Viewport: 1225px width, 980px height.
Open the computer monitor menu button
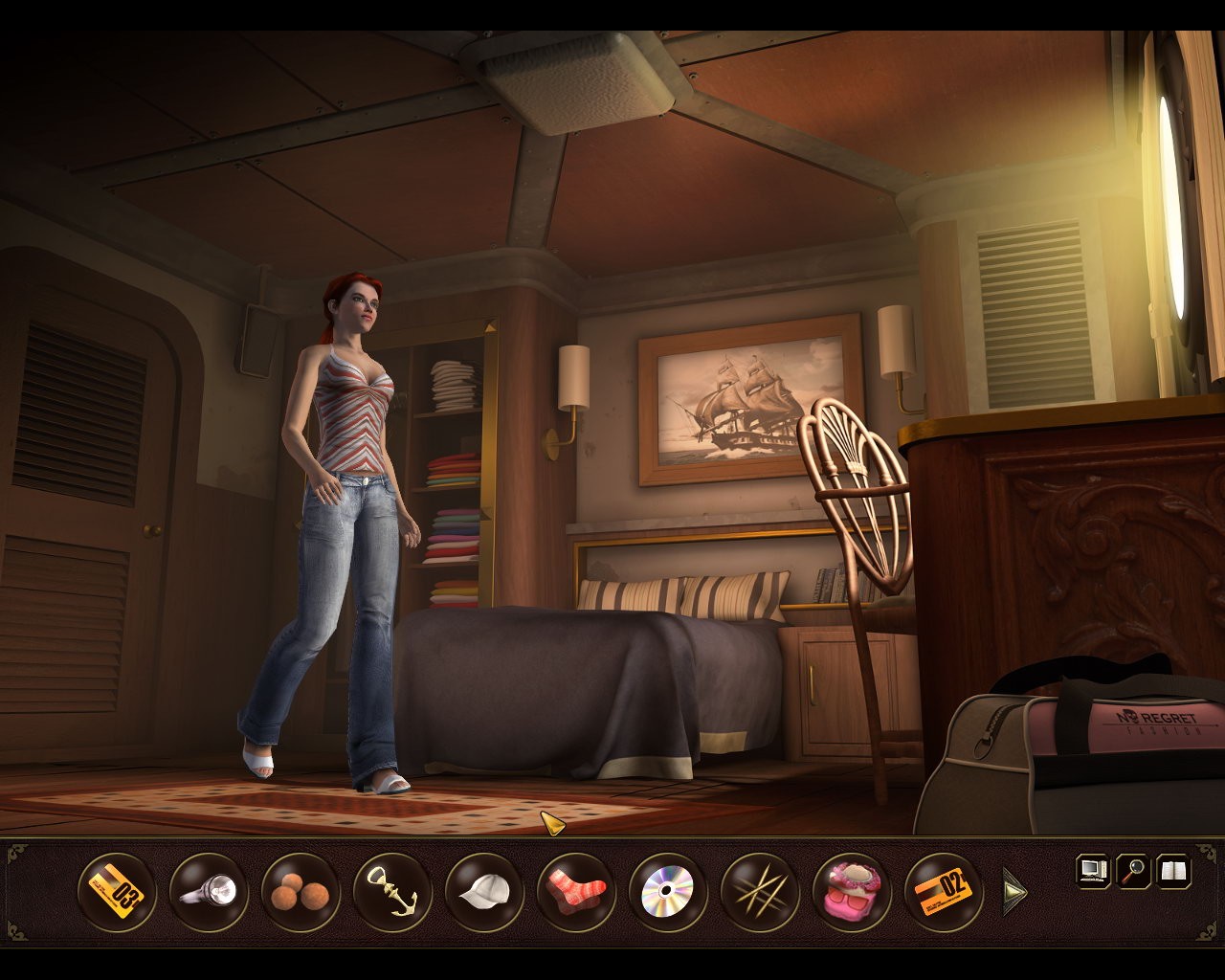(x=1093, y=871)
